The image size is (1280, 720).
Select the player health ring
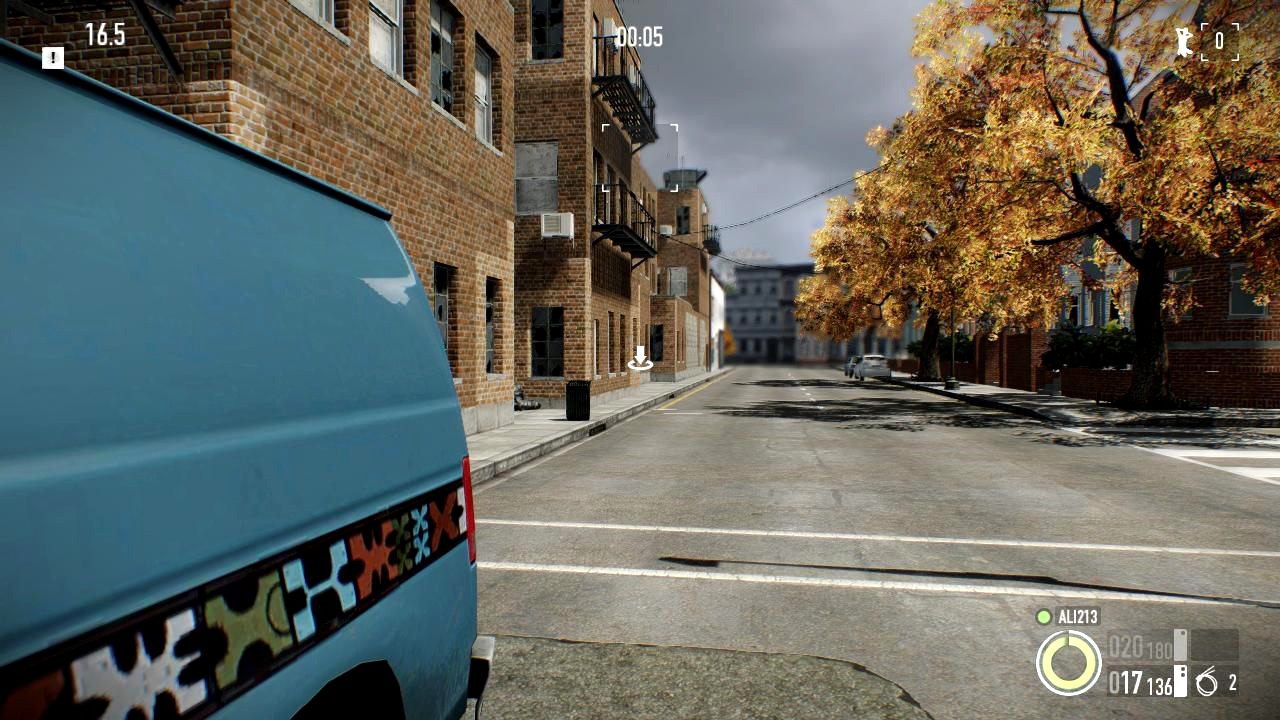1068,662
